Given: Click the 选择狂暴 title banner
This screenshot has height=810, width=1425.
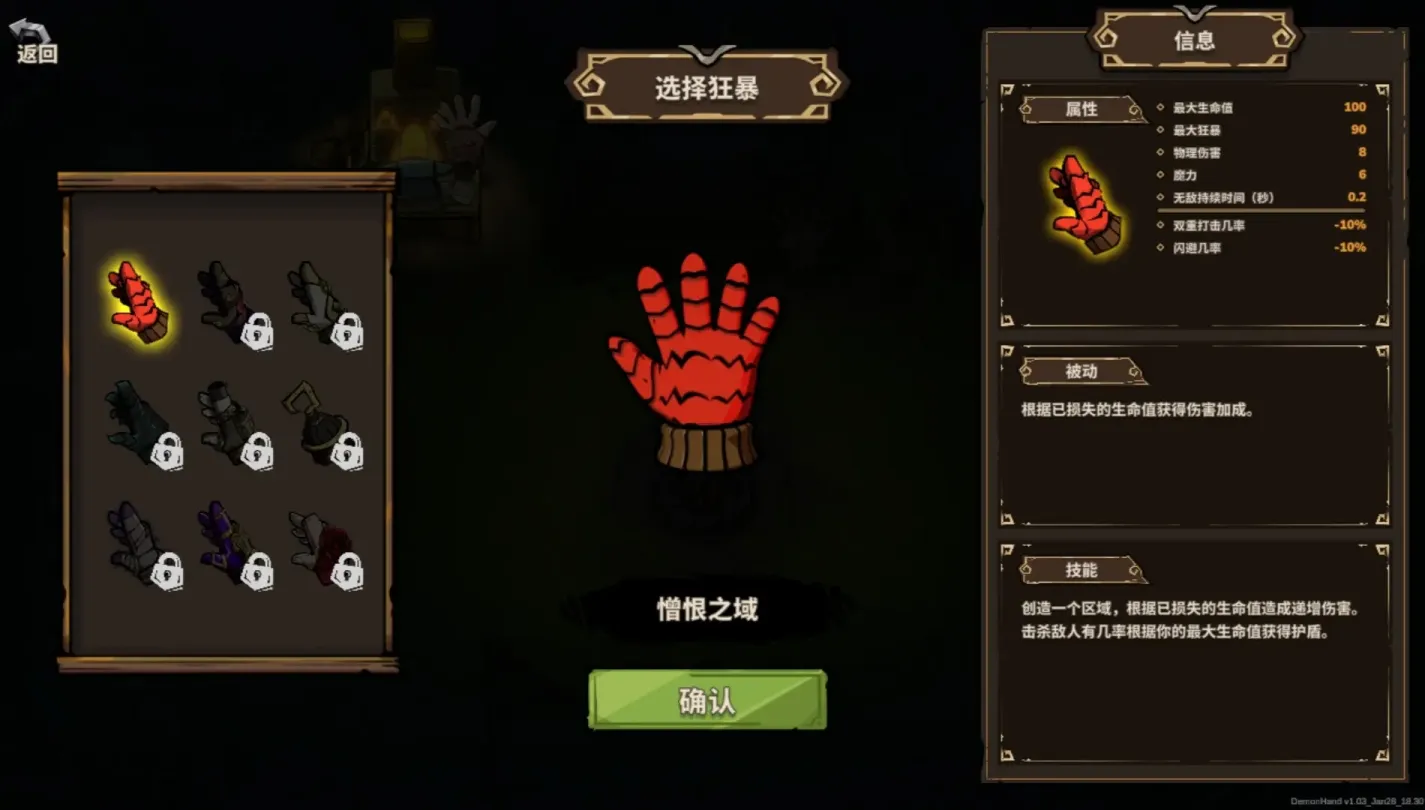Looking at the screenshot, I should (707, 85).
